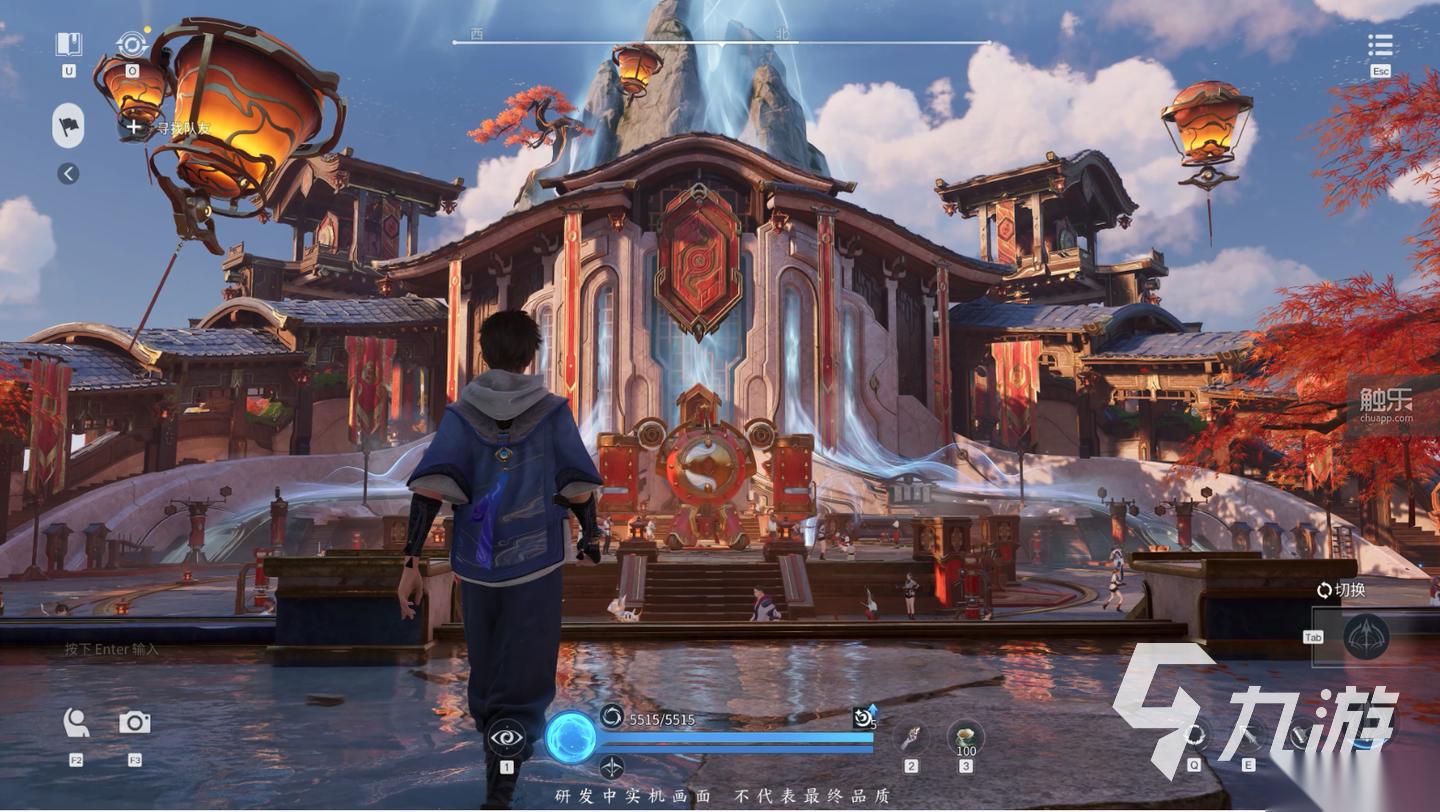1440x812 pixels.
Task: Select the round emblem switch slot
Action: point(1366,636)
